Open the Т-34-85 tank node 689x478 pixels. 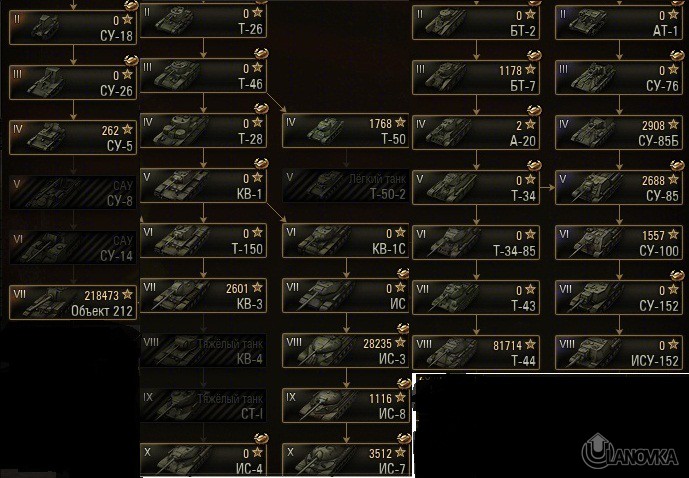477,241
